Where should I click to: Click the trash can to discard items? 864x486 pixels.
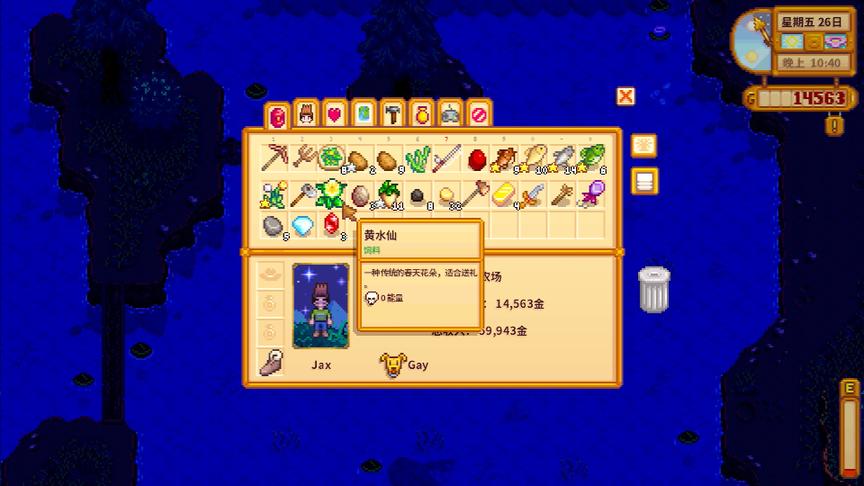(654, 290)
